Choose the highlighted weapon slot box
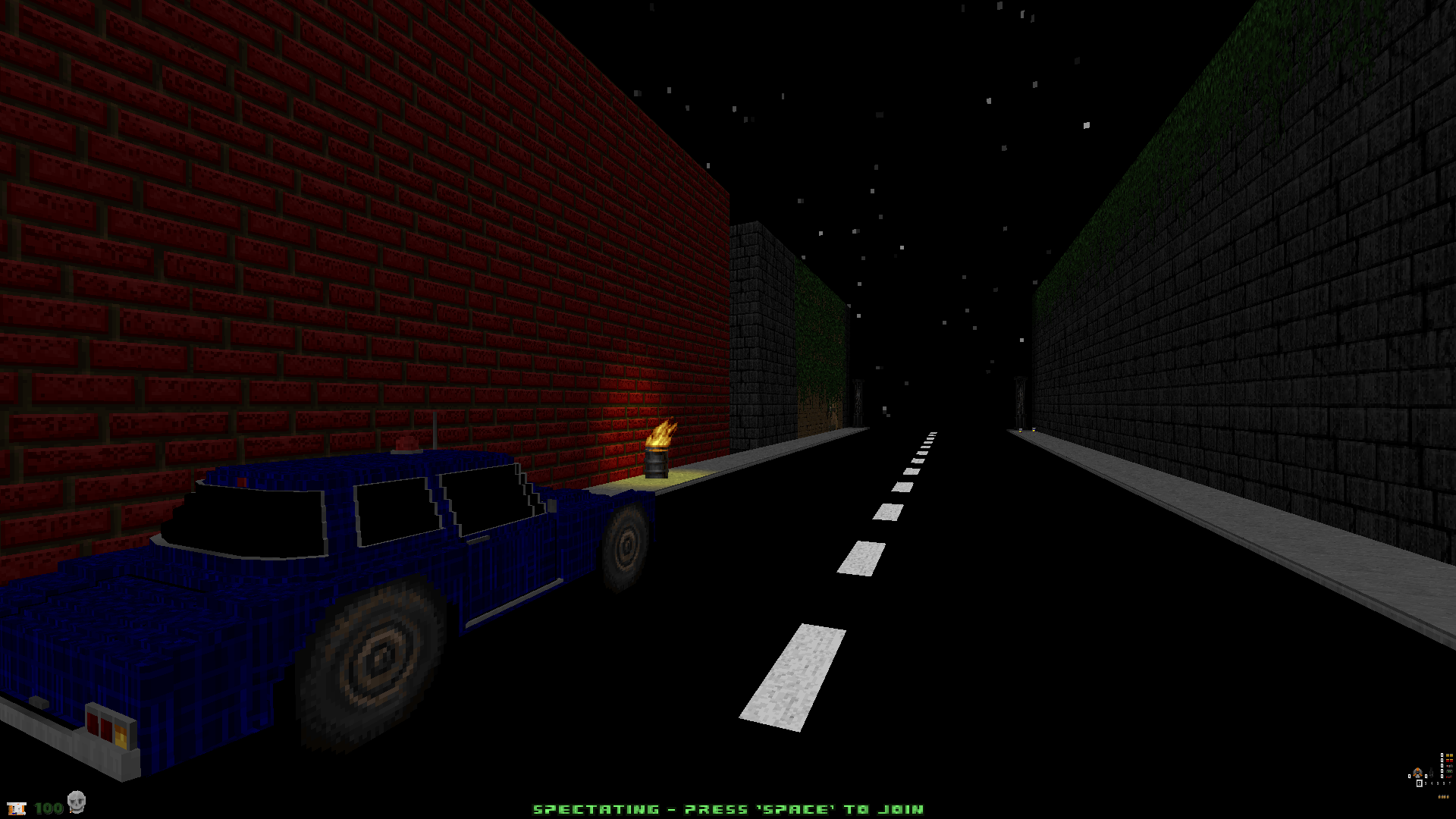 1419,783
